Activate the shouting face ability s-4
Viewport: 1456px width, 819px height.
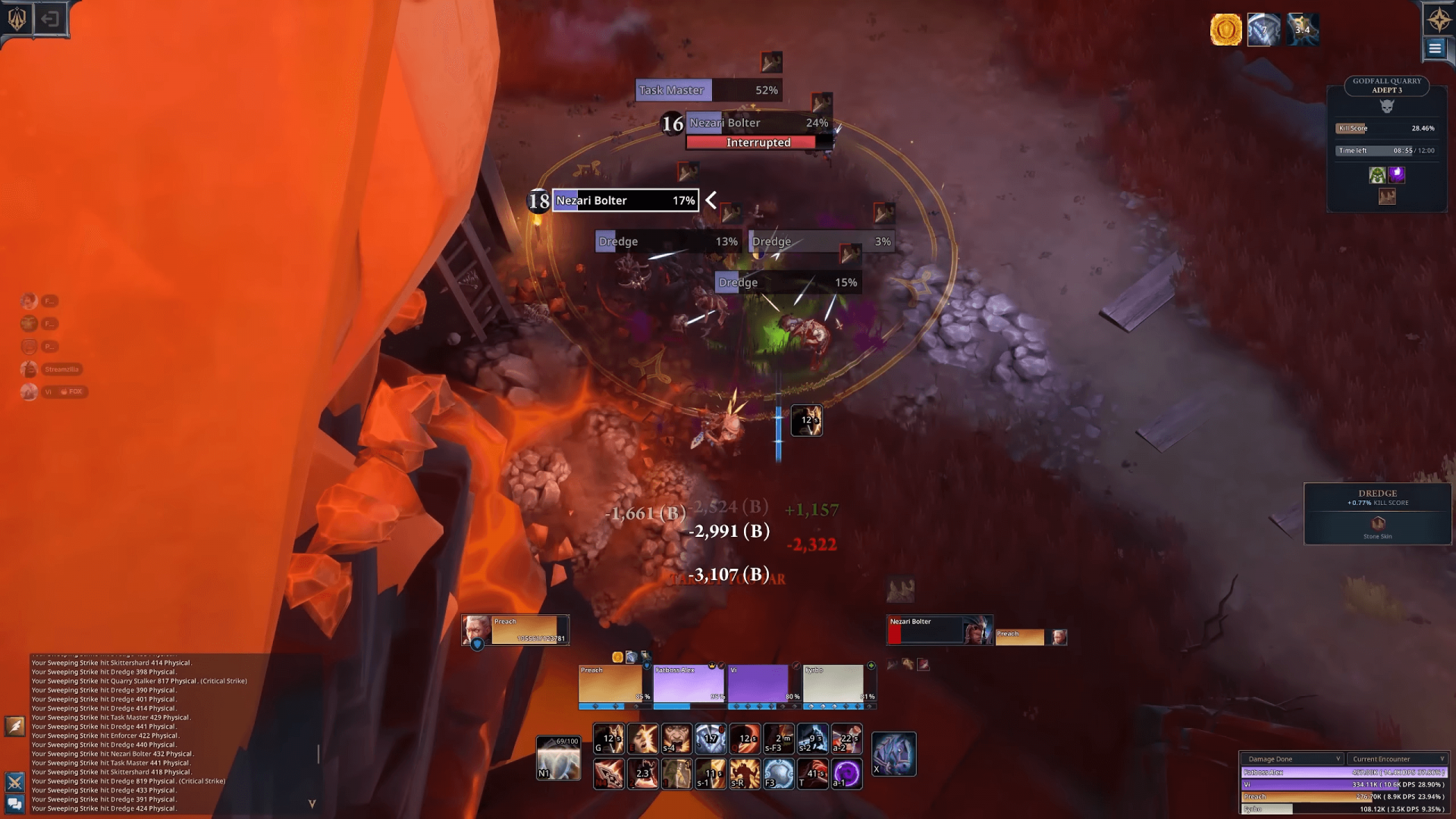676,739
